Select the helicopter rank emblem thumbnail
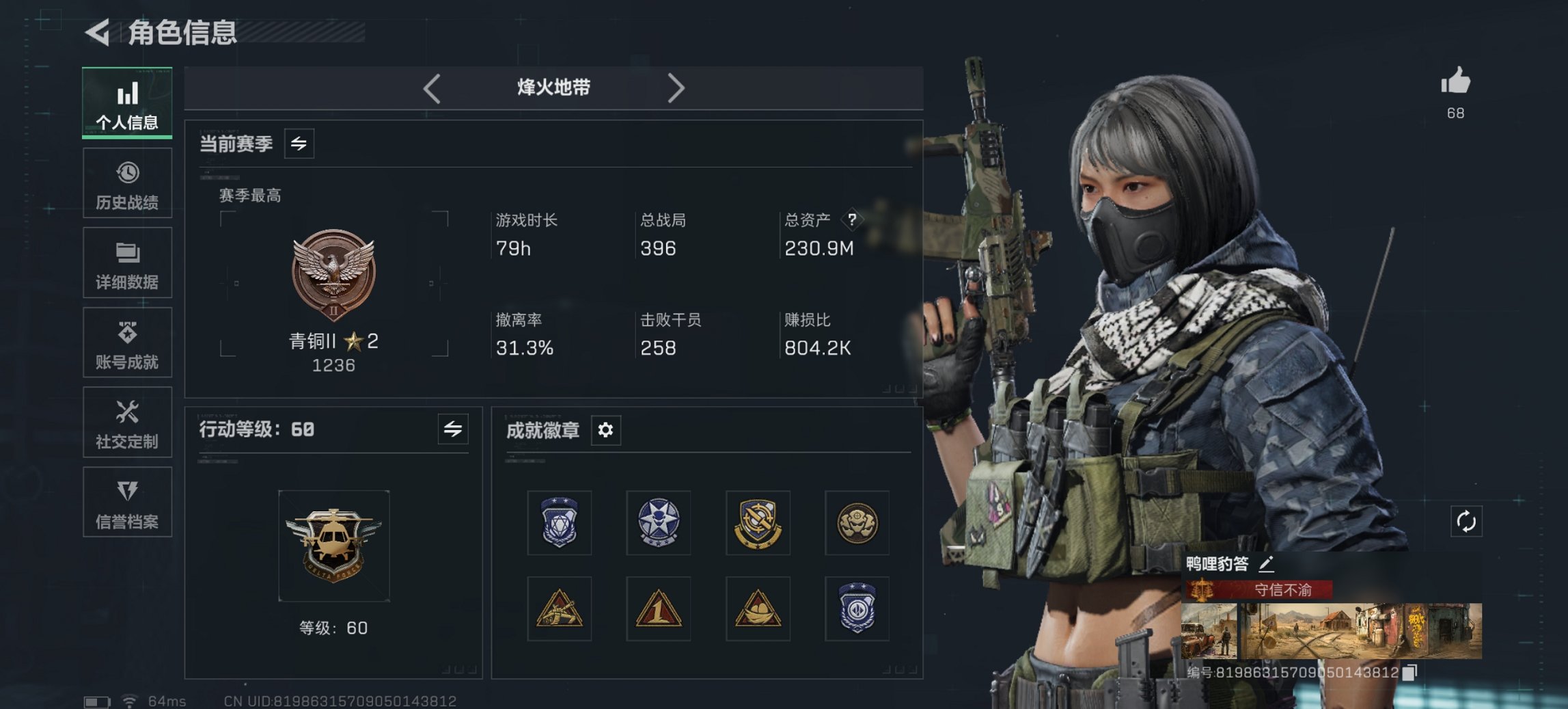Screen dimensions: 1568x709 [x=333, y=545]
